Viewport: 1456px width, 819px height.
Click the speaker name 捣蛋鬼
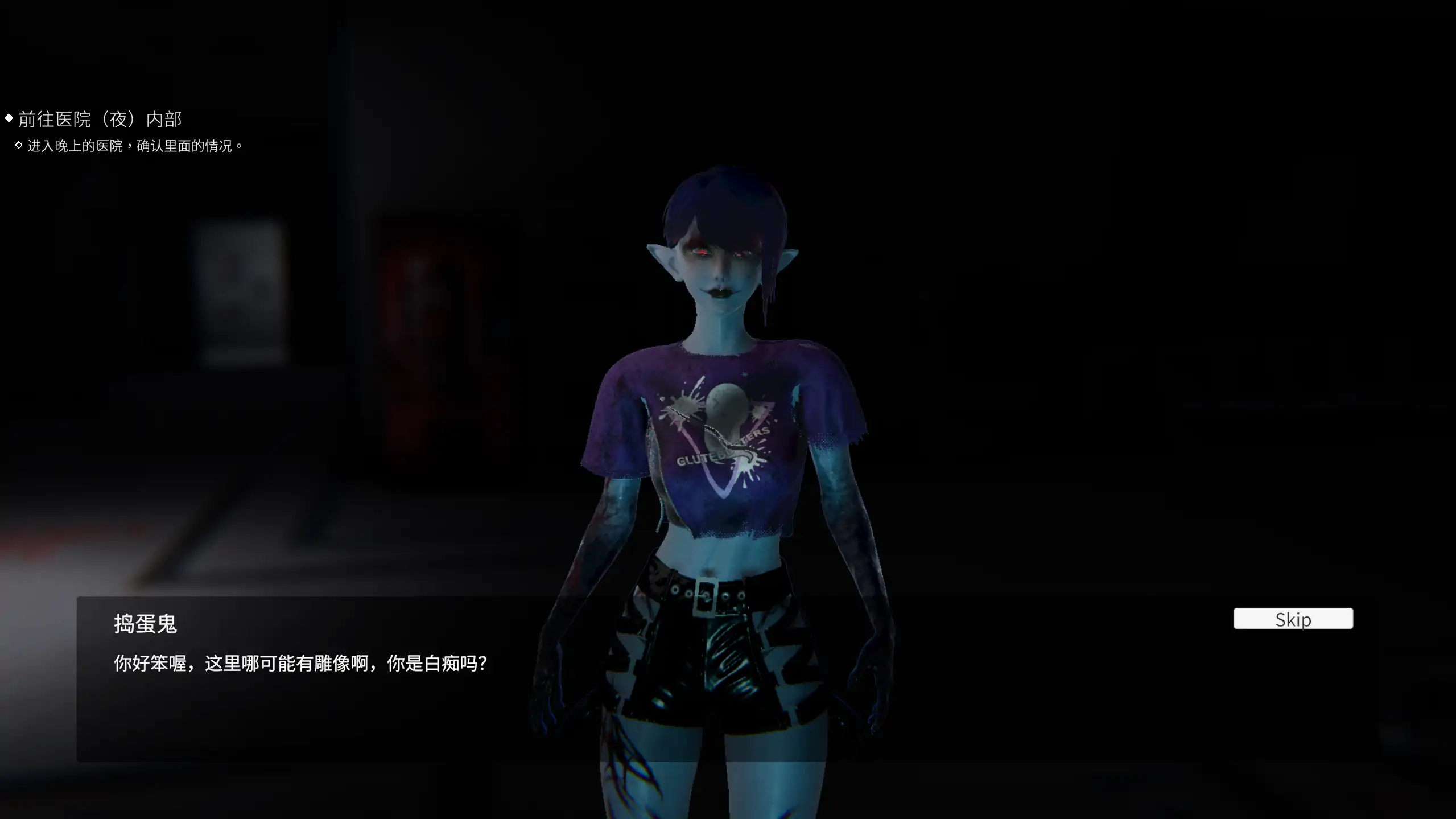(x=145, y=624)
